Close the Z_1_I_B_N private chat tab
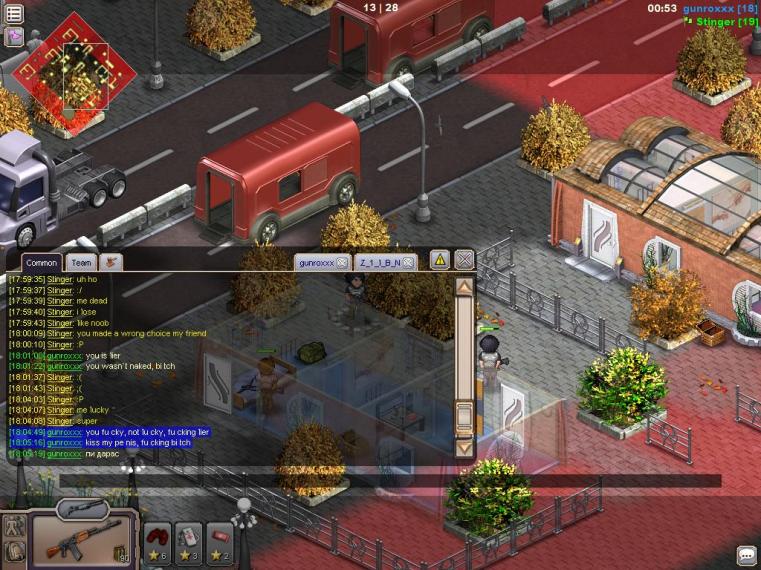The image size is (761, 570). point(408,262)
